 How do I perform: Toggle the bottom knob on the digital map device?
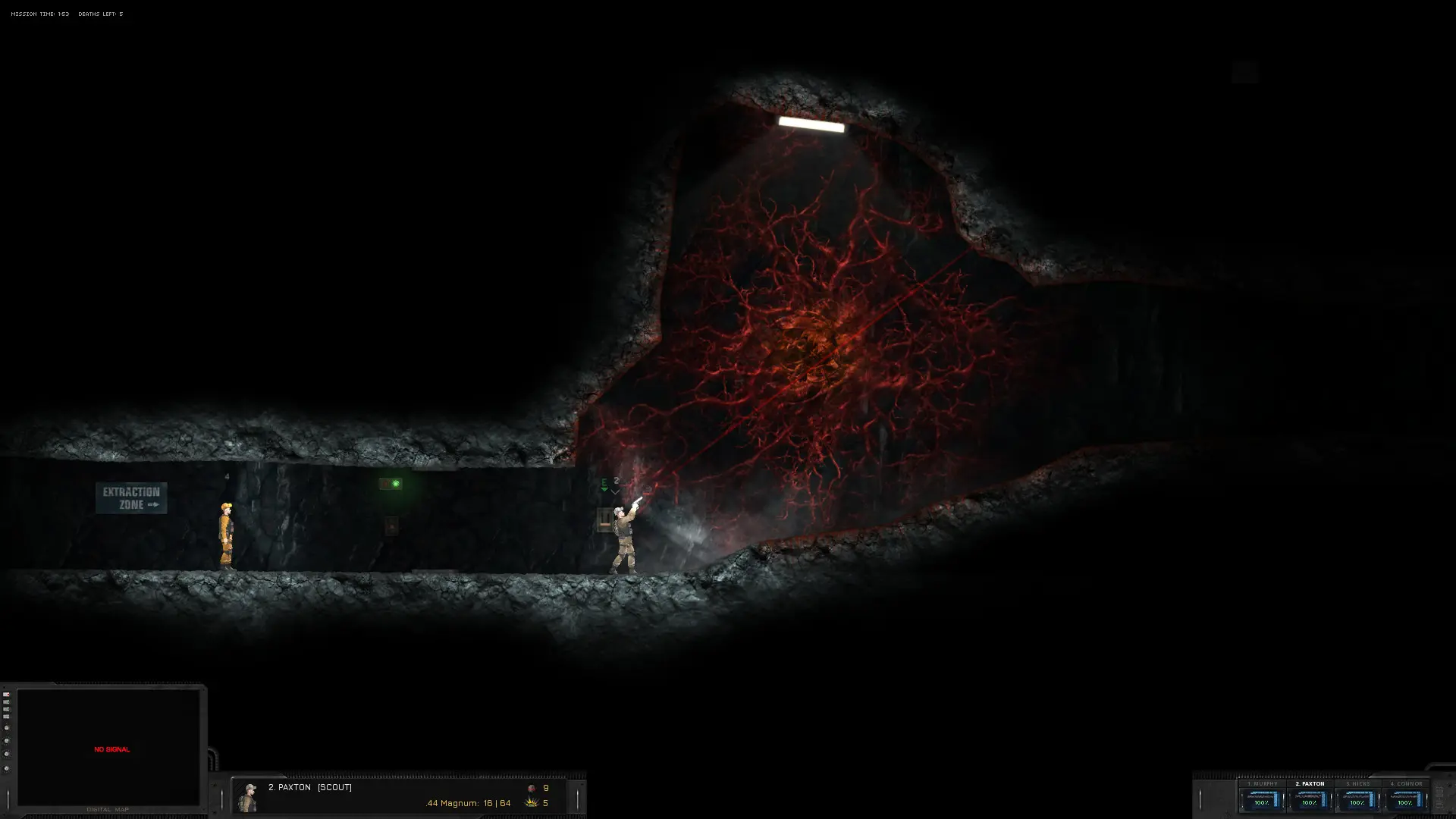6,768
